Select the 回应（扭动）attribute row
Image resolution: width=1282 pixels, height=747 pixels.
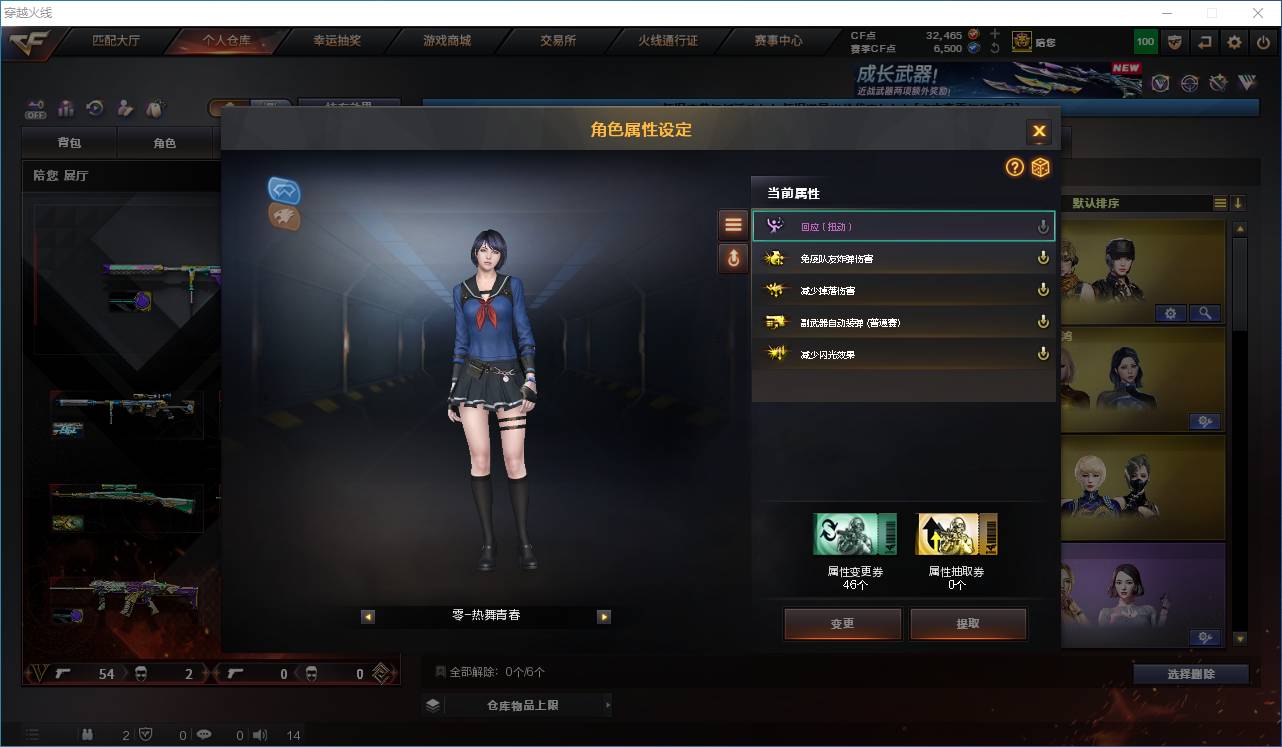point(903,226)
